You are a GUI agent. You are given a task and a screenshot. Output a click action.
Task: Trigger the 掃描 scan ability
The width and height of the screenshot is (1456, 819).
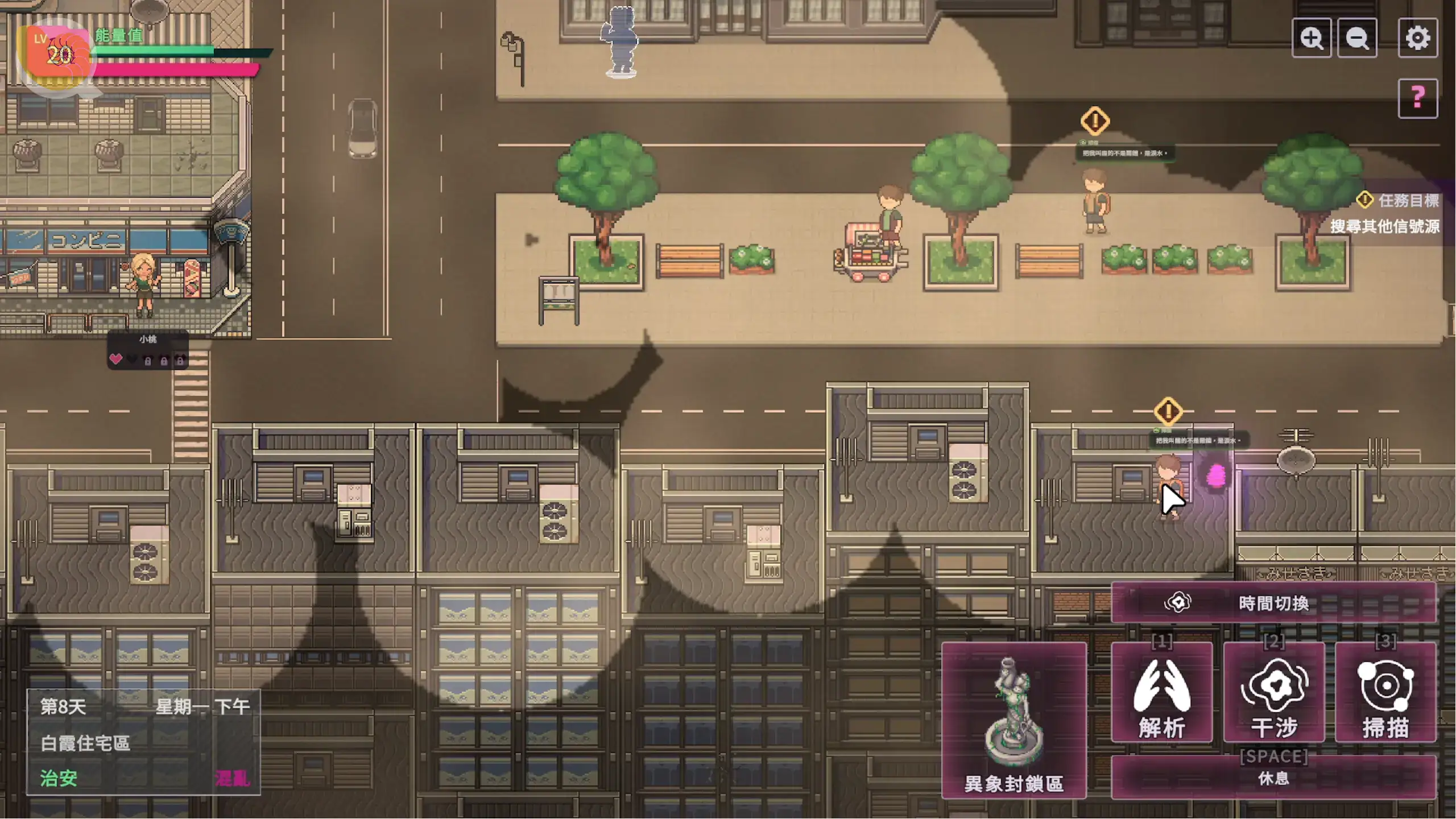1385,692
